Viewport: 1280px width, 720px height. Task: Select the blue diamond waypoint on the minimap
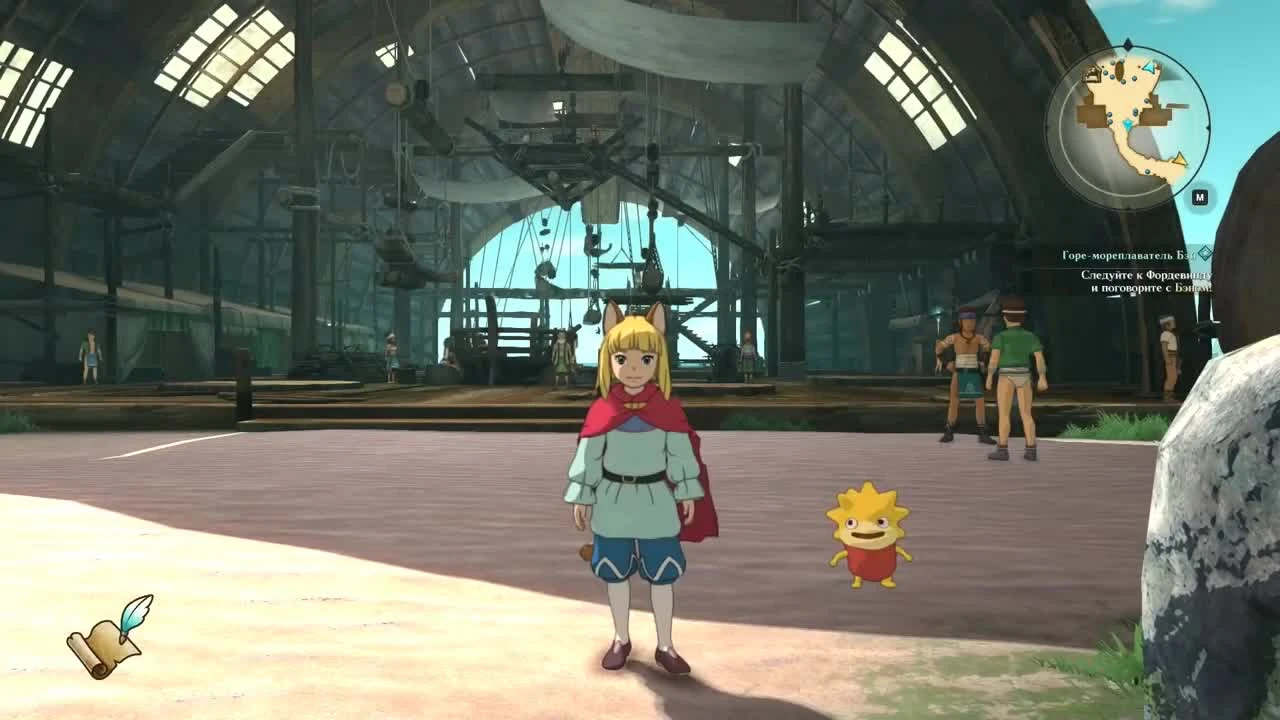(x=1126, y=123)
